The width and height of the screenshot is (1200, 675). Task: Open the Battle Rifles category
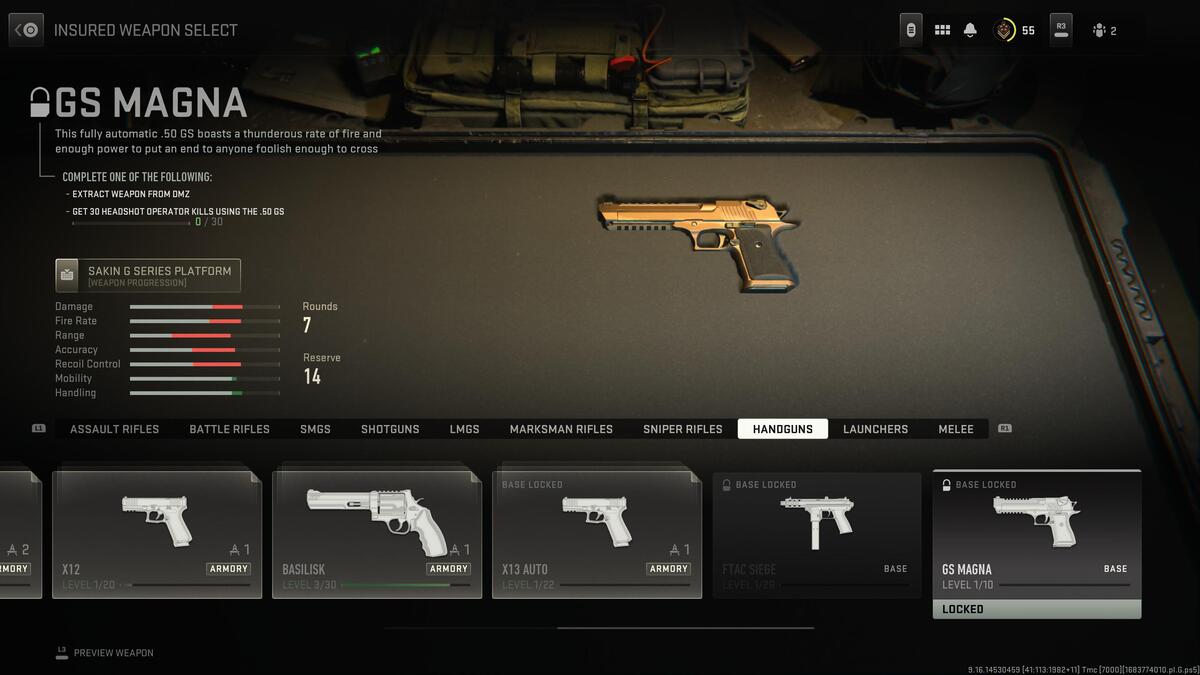click(229, 429)
